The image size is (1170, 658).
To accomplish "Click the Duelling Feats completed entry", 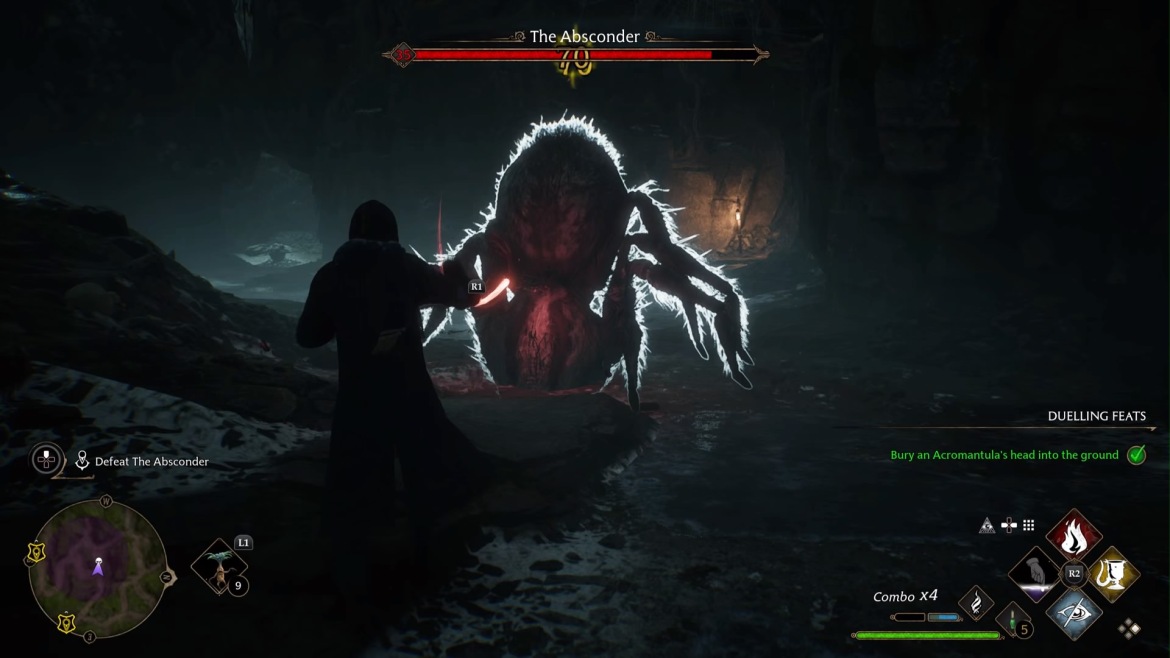I will click(1004, 455).
